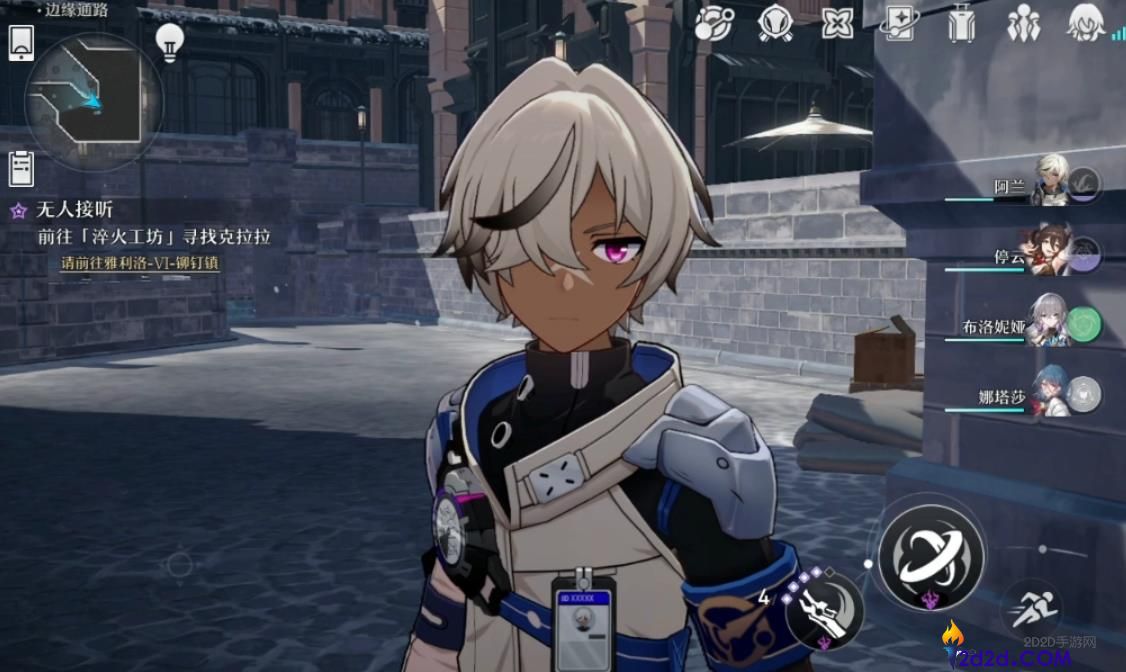Switch to party member 阿兰
Screen dimensions: 1126x672
tap(1052, 183)
